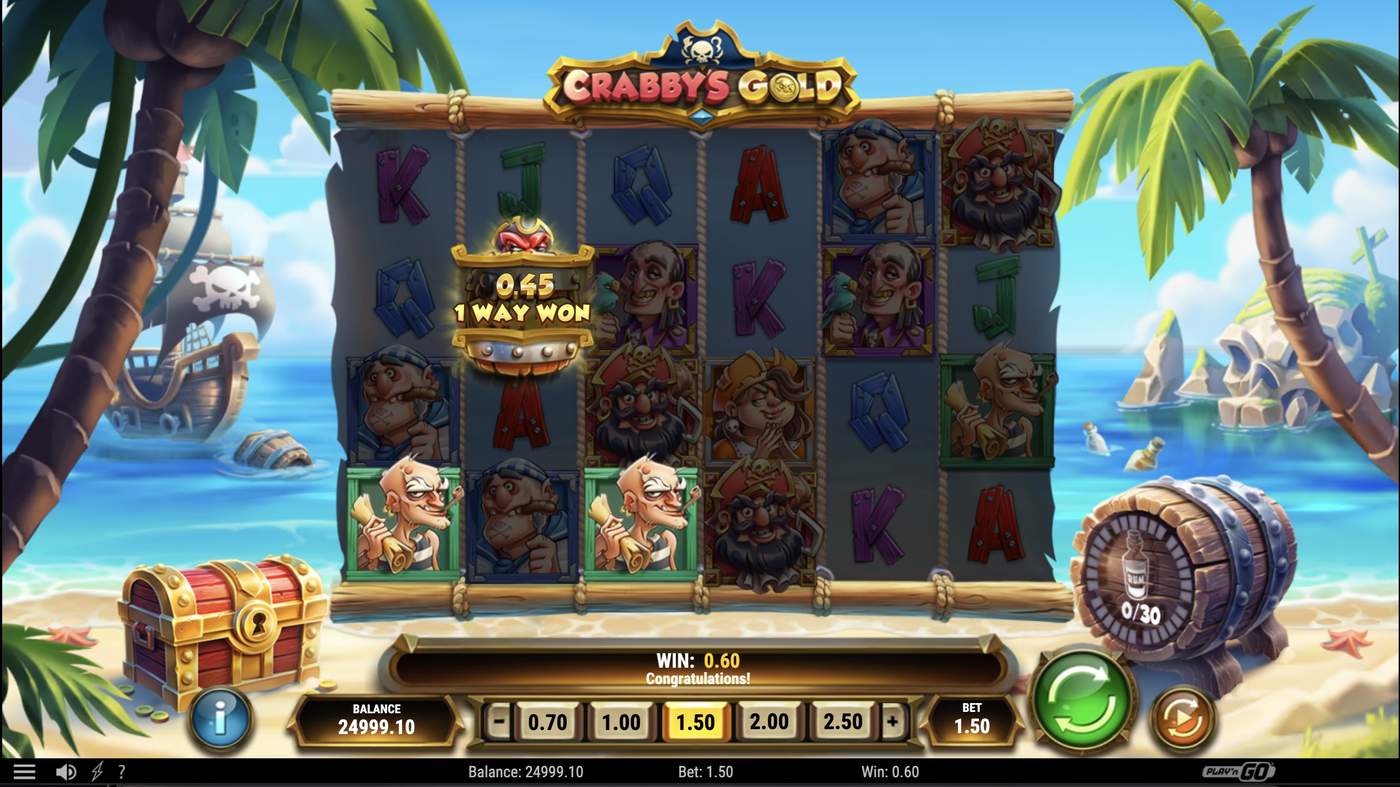Select the 2.00 bet option

[768, 720]
